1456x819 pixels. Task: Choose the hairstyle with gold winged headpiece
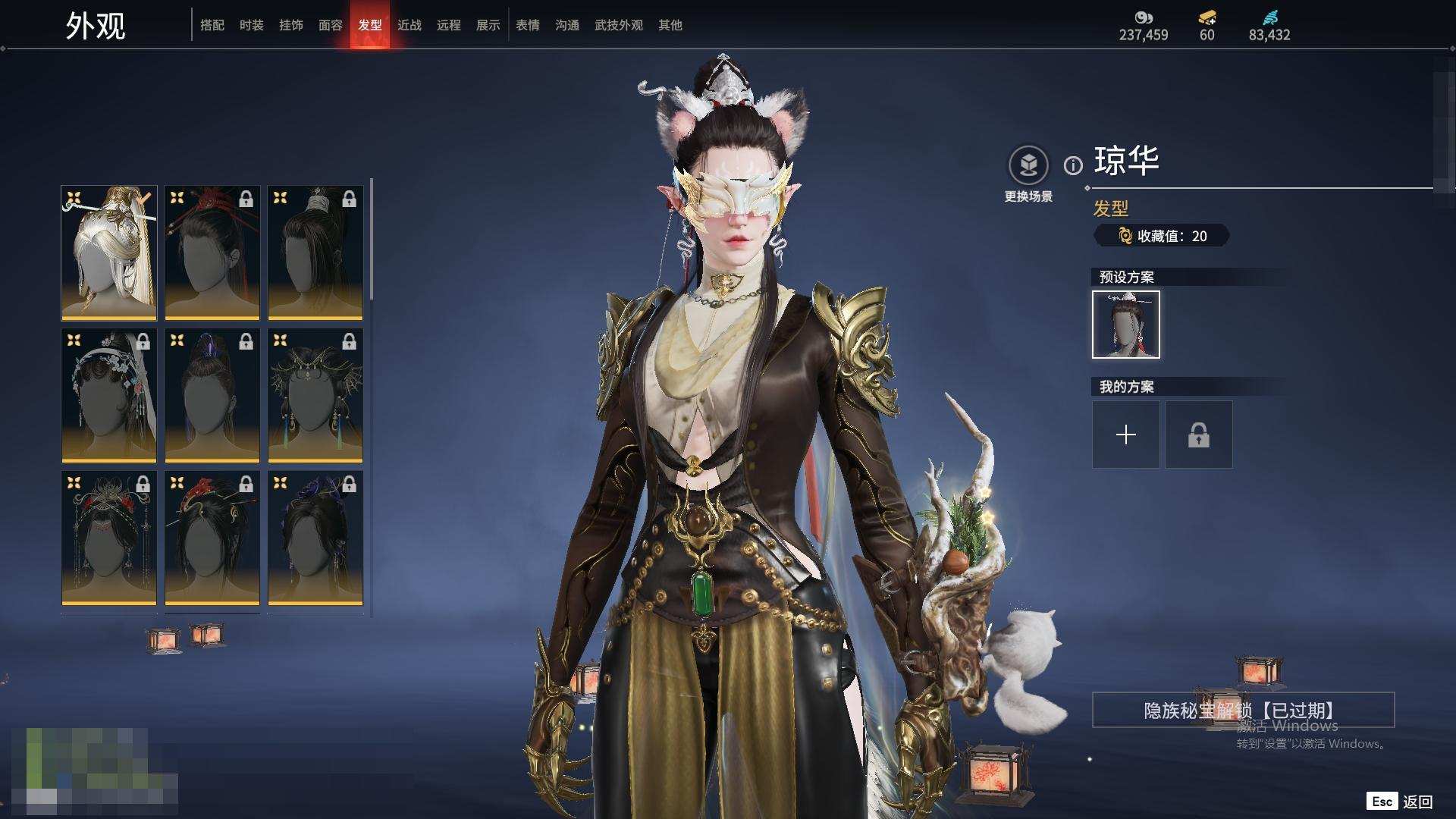pyautogui.click(x=315, y=395)
